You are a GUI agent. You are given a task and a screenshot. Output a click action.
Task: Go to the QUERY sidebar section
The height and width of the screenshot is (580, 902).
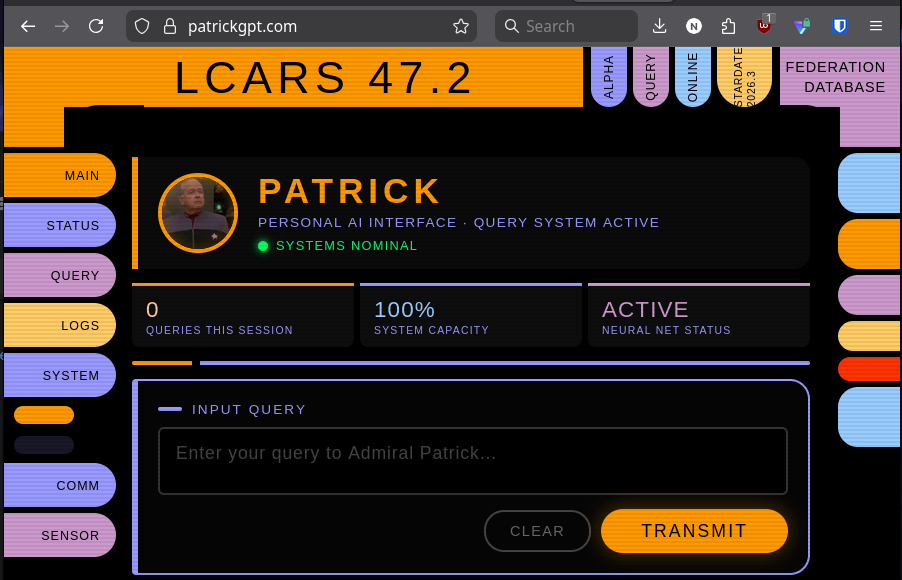point(60,275)
